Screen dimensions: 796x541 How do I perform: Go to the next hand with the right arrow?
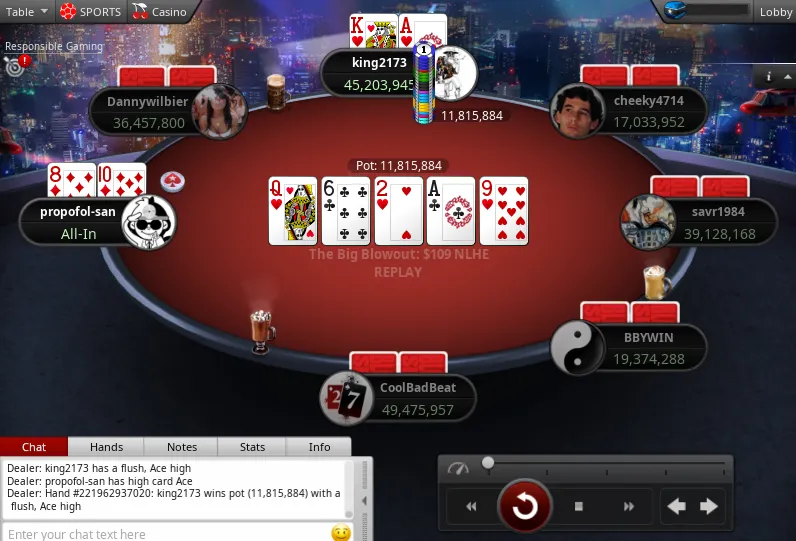coord(709,507)
